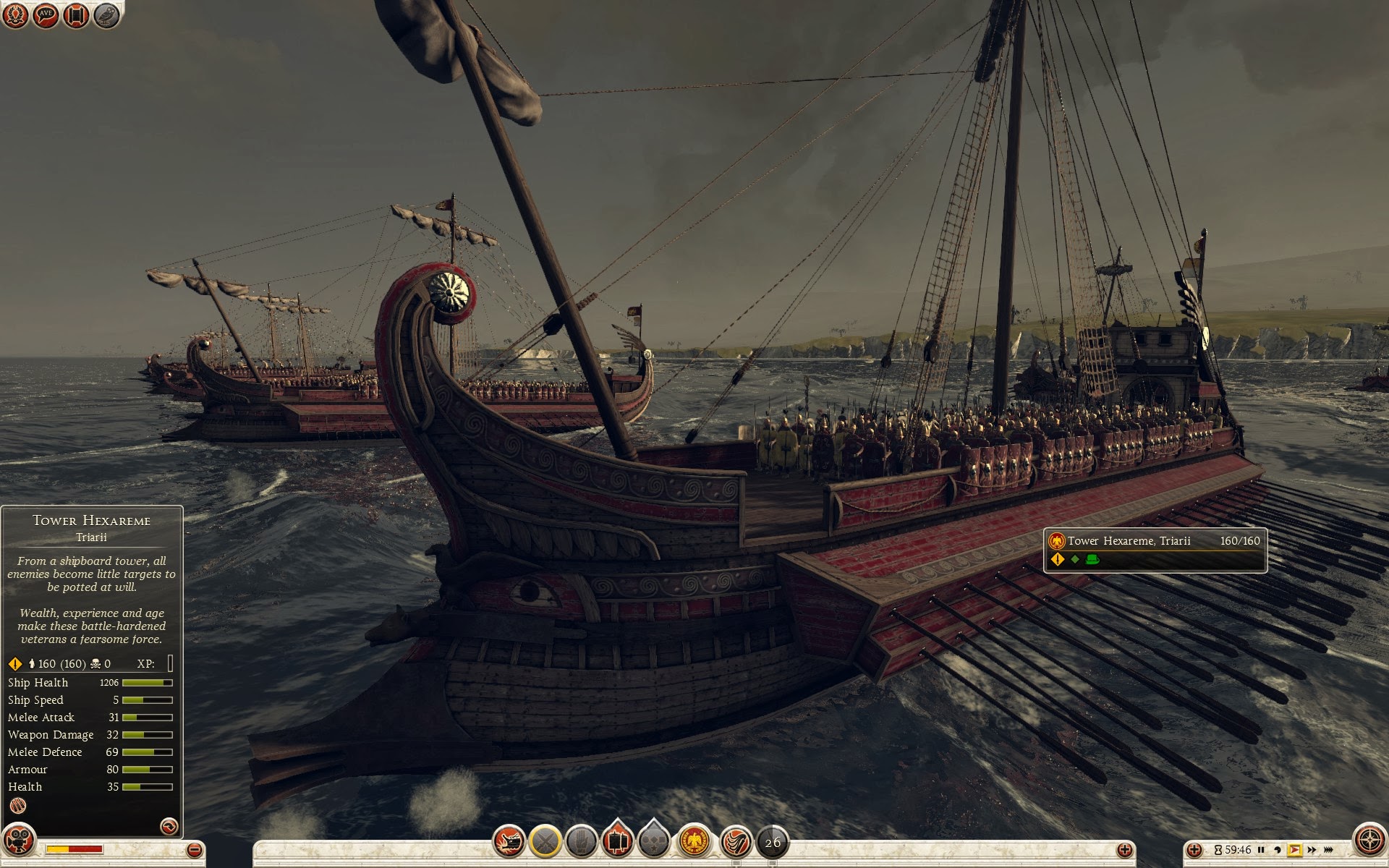
Task: Select the golden eagle faction emblem
Action: coord(694,841)
